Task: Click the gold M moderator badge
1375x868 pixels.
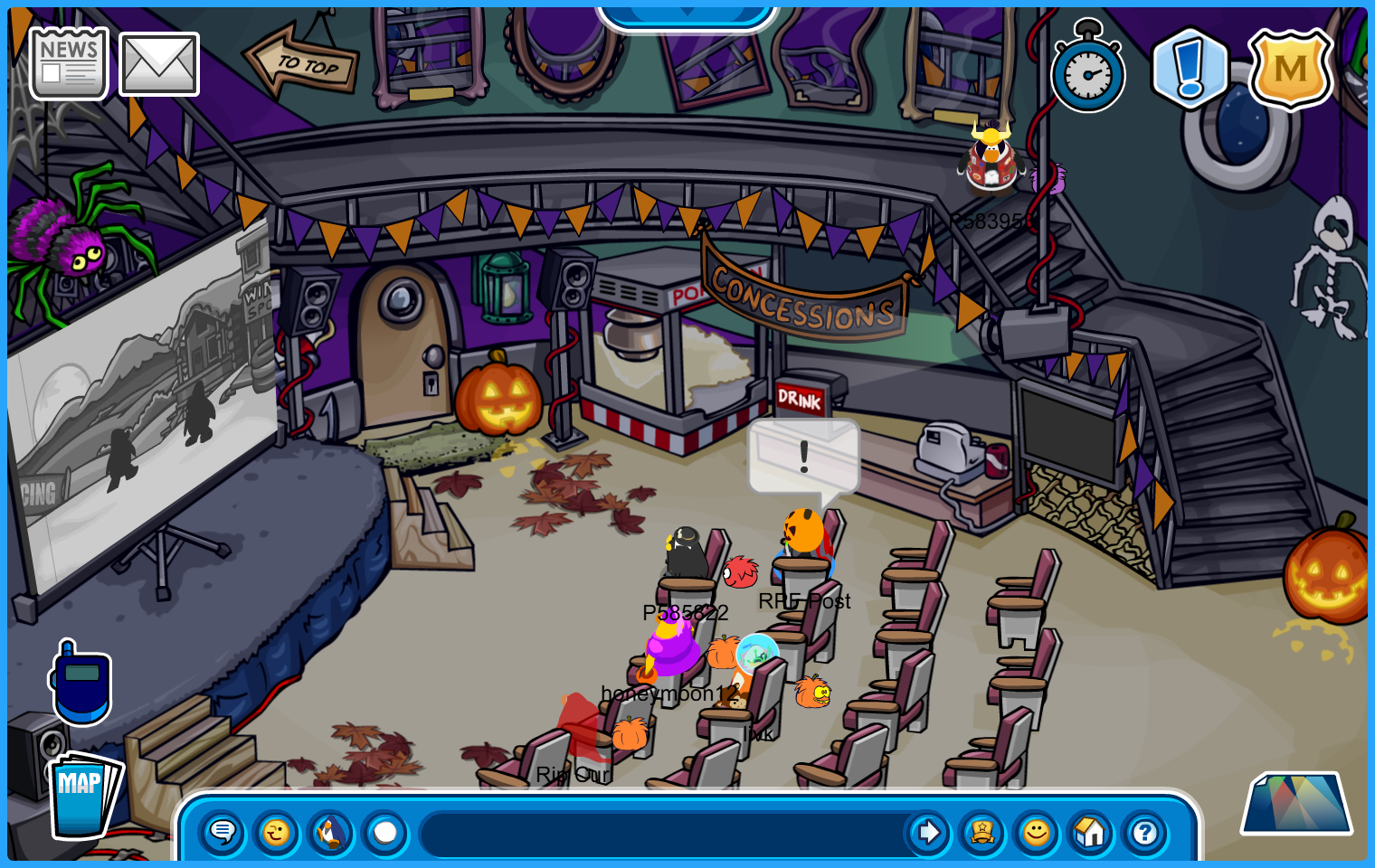Action: click(1290, 69)
